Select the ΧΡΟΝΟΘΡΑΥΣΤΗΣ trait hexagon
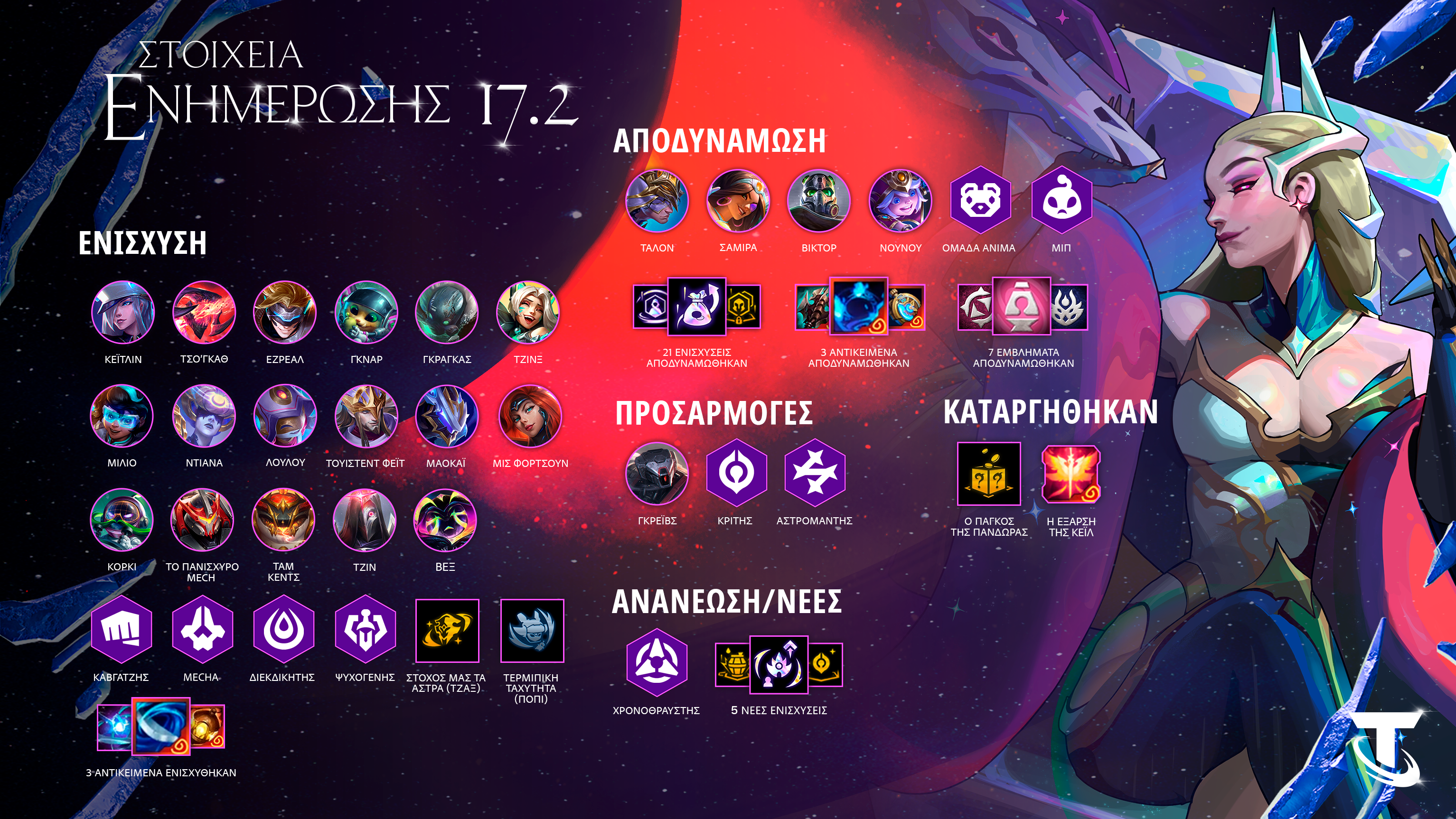The width and height of the screenshot is (1456, 819). [x=656, y=662]
